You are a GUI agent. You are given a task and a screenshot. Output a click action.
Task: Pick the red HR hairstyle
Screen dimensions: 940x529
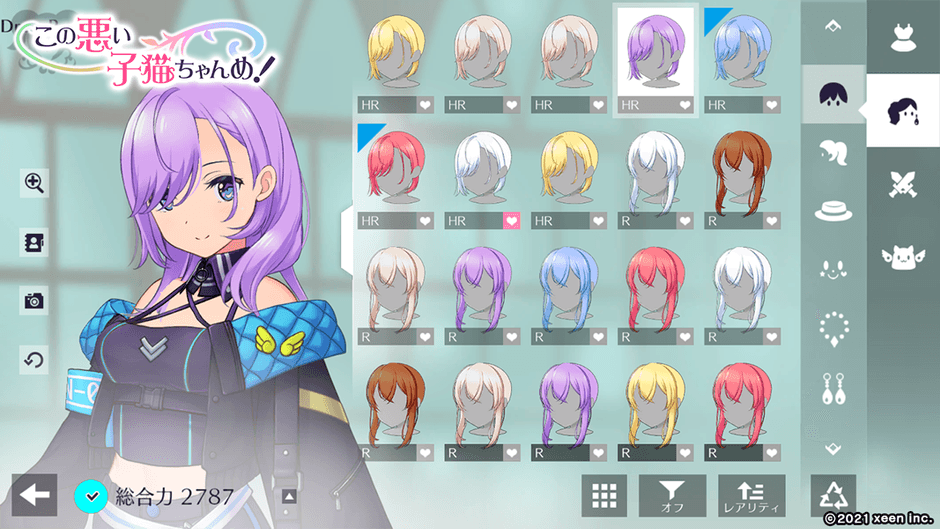396,168
